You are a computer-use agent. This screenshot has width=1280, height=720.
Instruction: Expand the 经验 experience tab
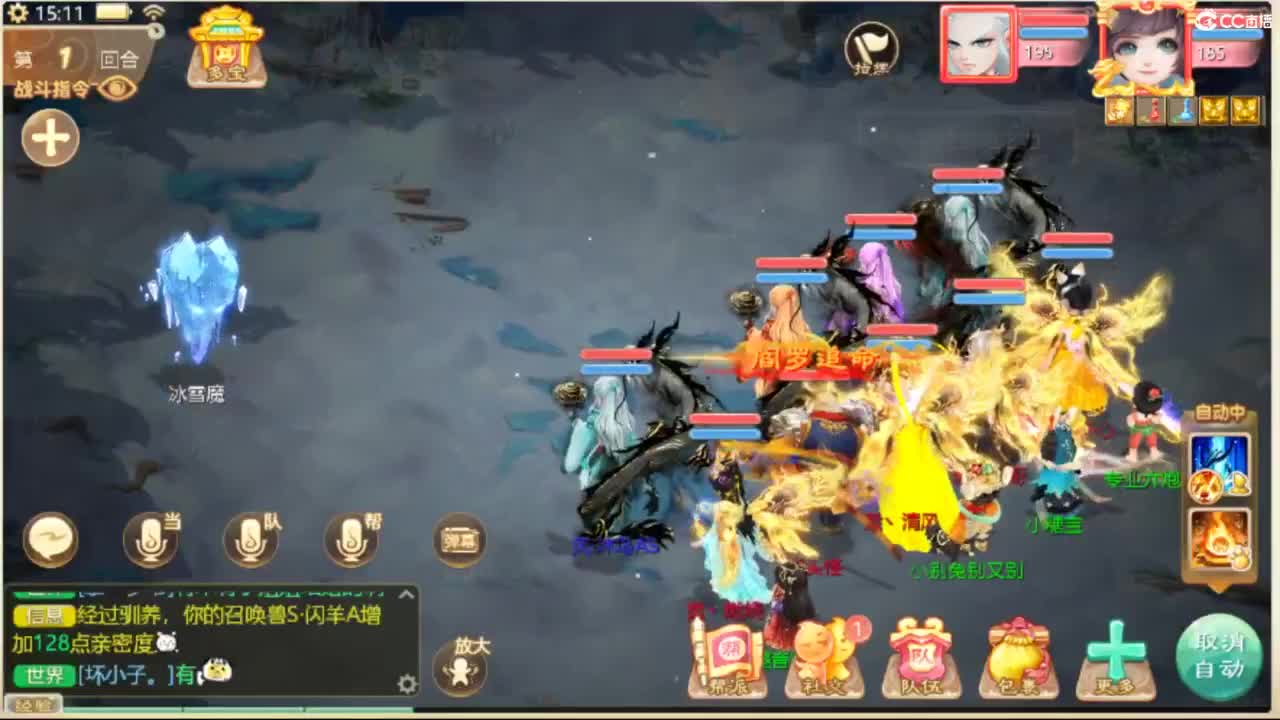(32, 706)
